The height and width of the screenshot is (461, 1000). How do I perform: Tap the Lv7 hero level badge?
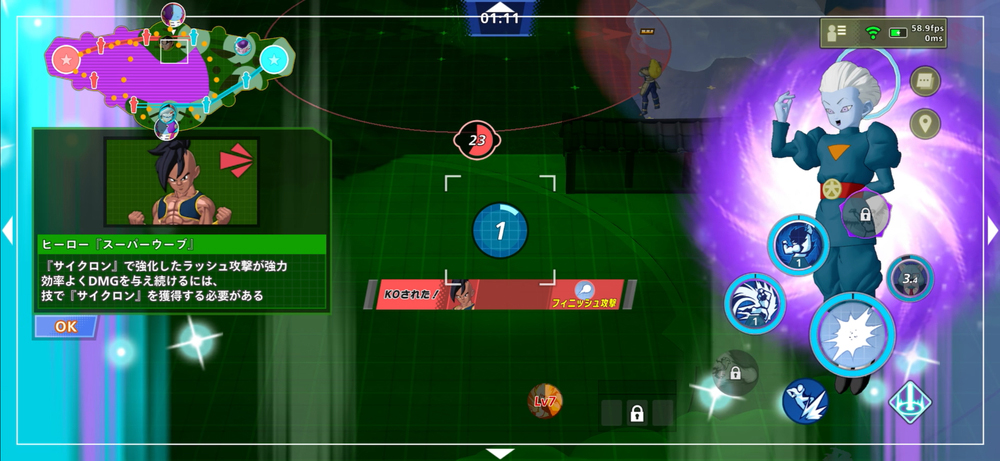(x=545, y=401)
